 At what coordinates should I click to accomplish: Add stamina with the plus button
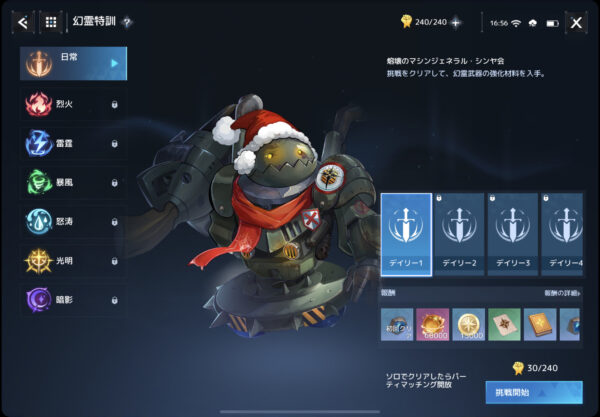tap(456, 21)
